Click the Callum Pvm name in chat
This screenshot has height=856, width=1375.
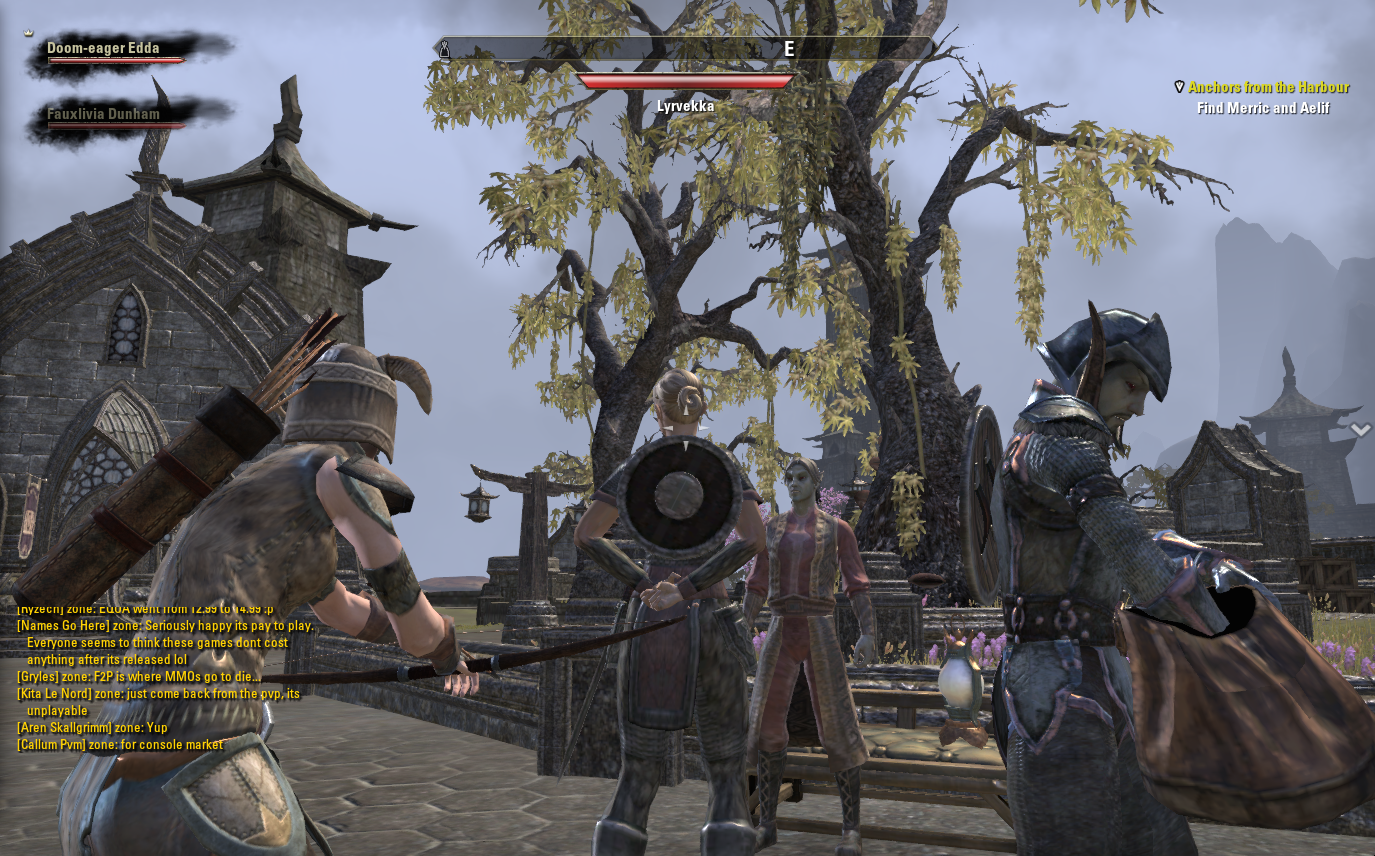[x=54, y=745]
